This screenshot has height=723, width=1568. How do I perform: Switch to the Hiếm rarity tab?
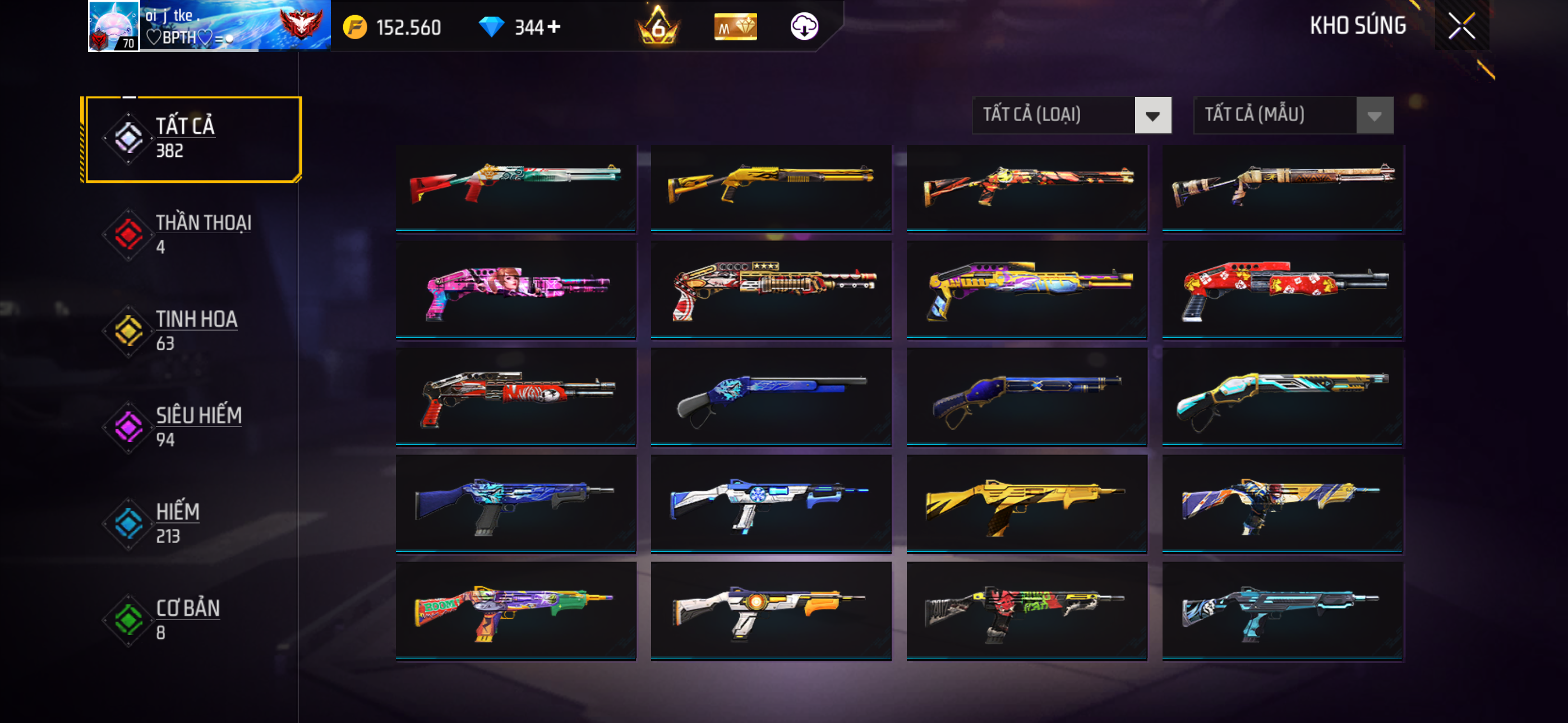[192, 523]
